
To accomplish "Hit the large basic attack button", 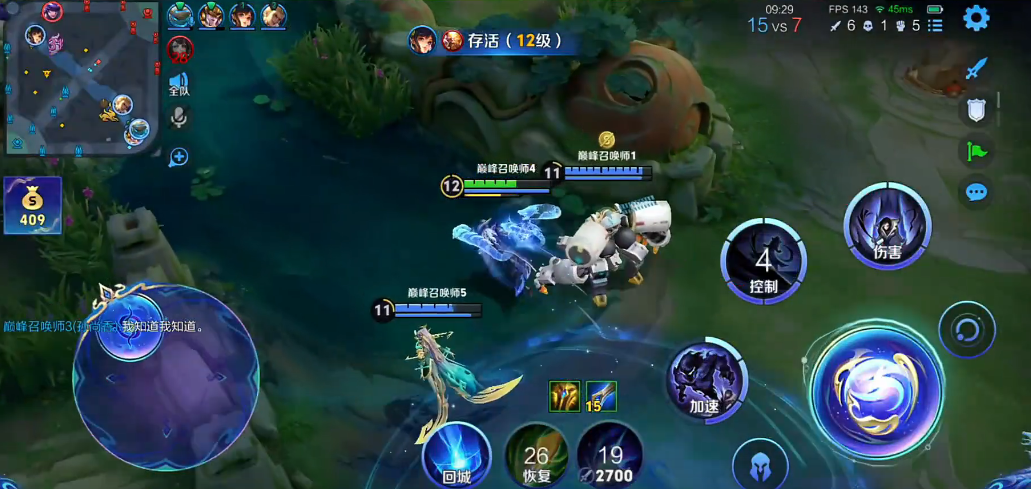I will click(875, 388).
